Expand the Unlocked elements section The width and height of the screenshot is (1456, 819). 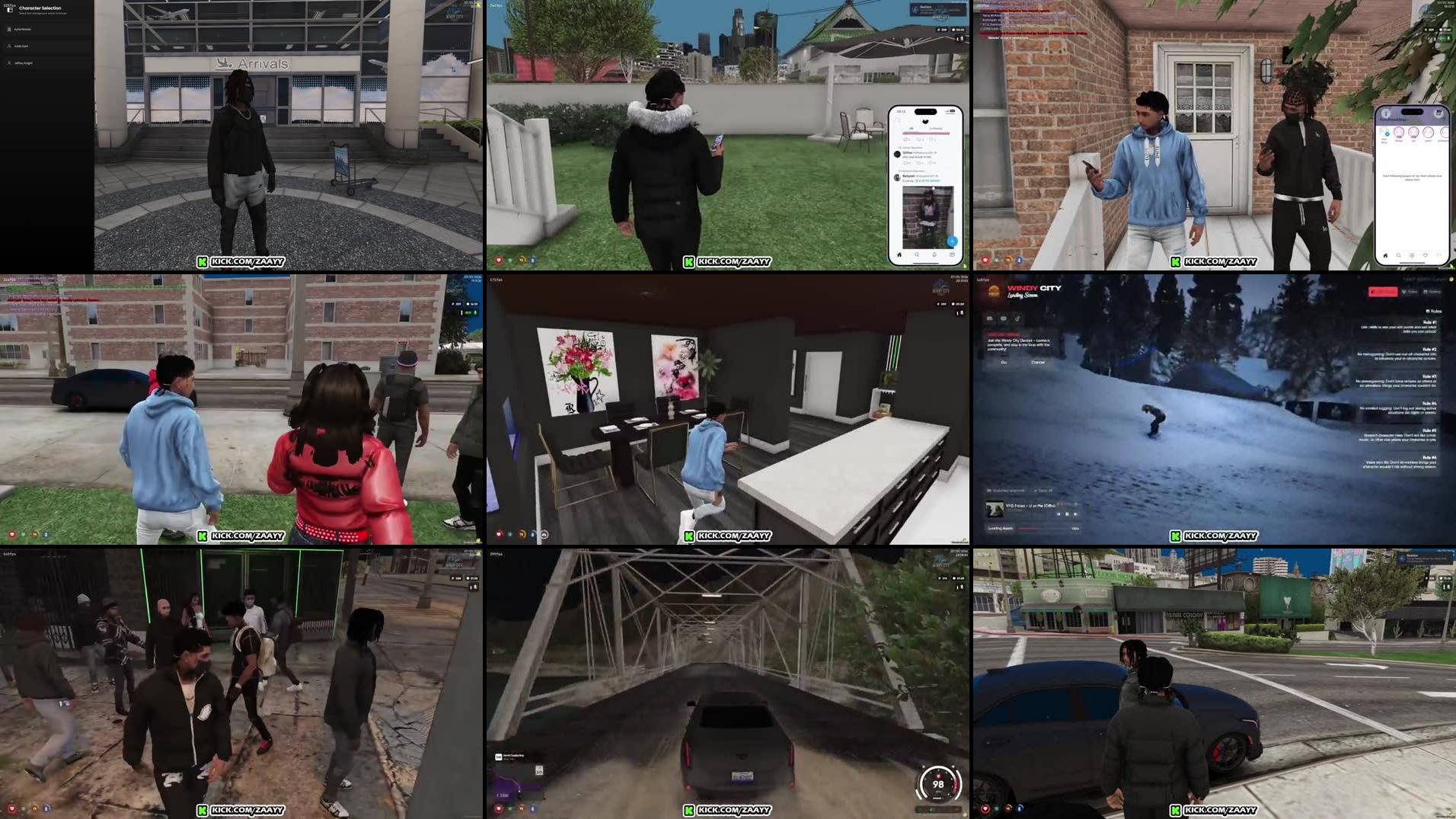click(x=1007, y=491)
